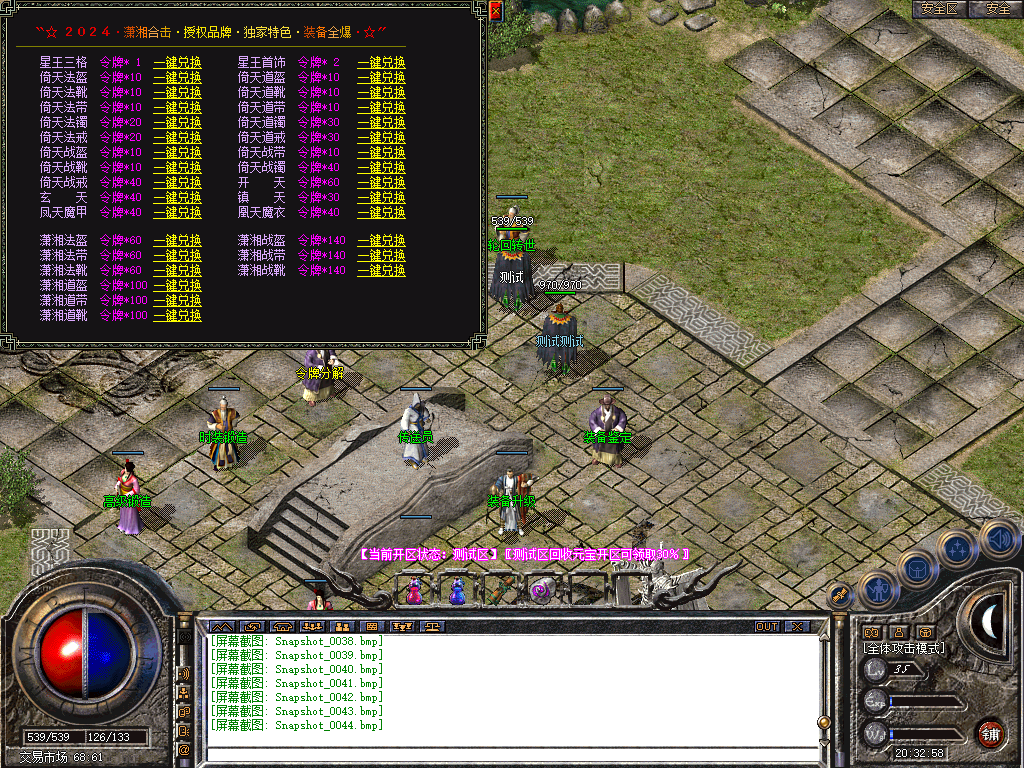Exchange tokens for 星王首饰

coord(381,63)
